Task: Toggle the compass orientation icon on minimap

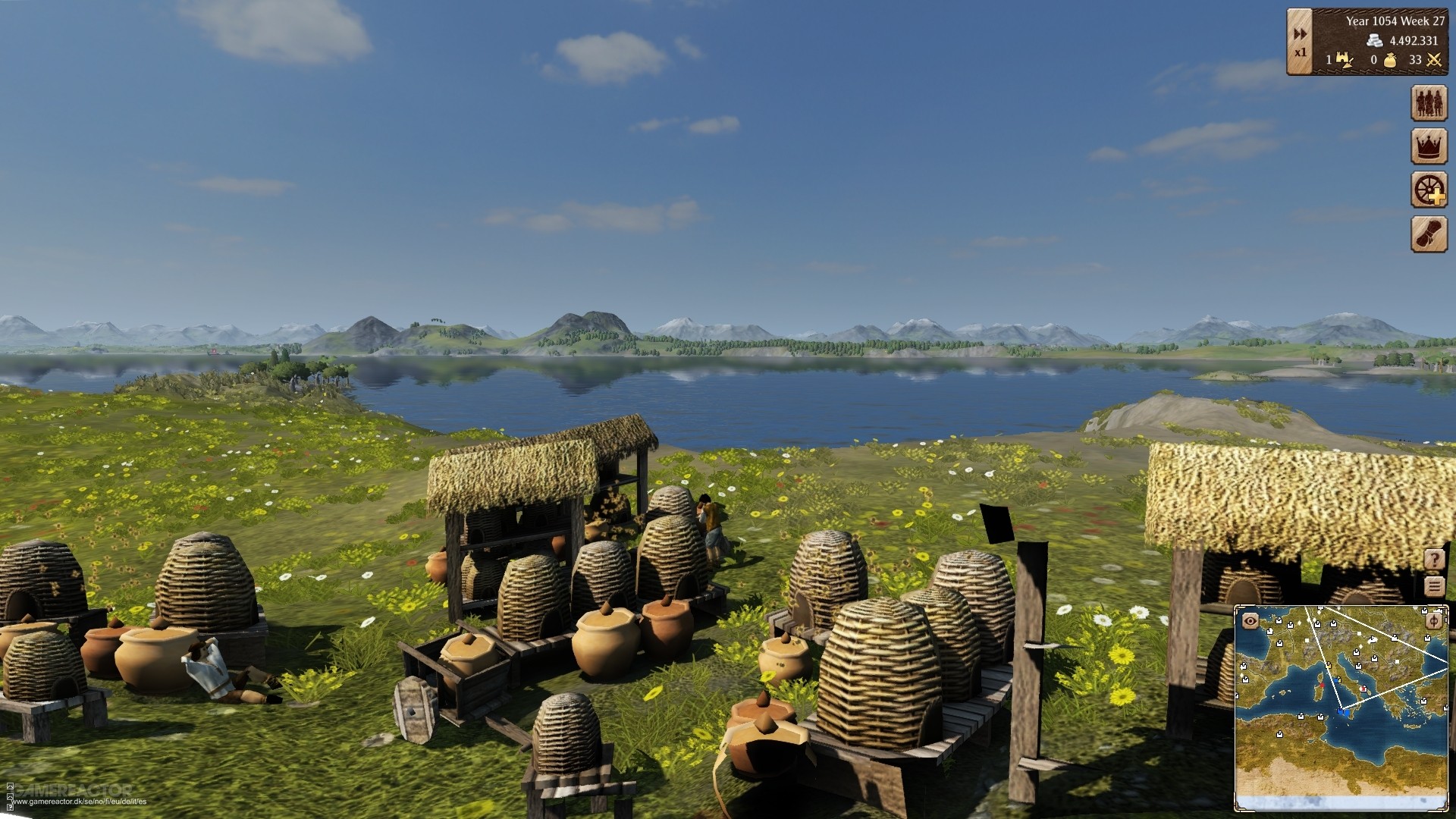Action: point(1432,621)
